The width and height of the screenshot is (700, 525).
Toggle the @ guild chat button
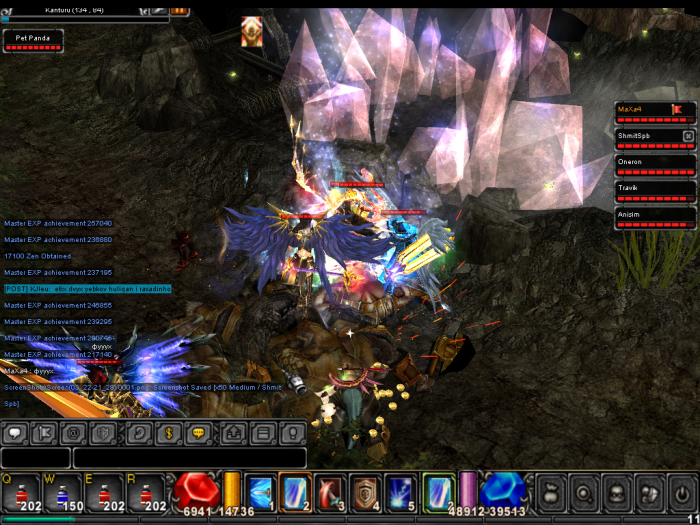(x=73, y=434)
